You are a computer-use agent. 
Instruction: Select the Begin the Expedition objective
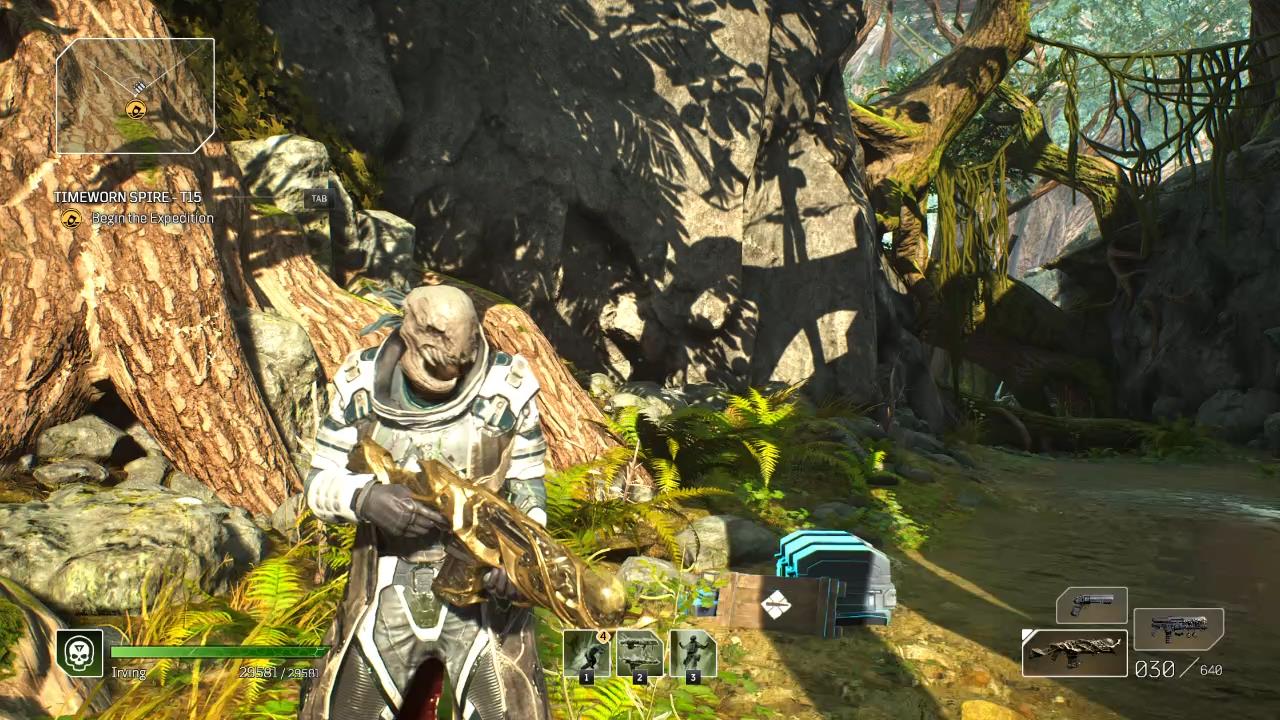coord(152,218)
